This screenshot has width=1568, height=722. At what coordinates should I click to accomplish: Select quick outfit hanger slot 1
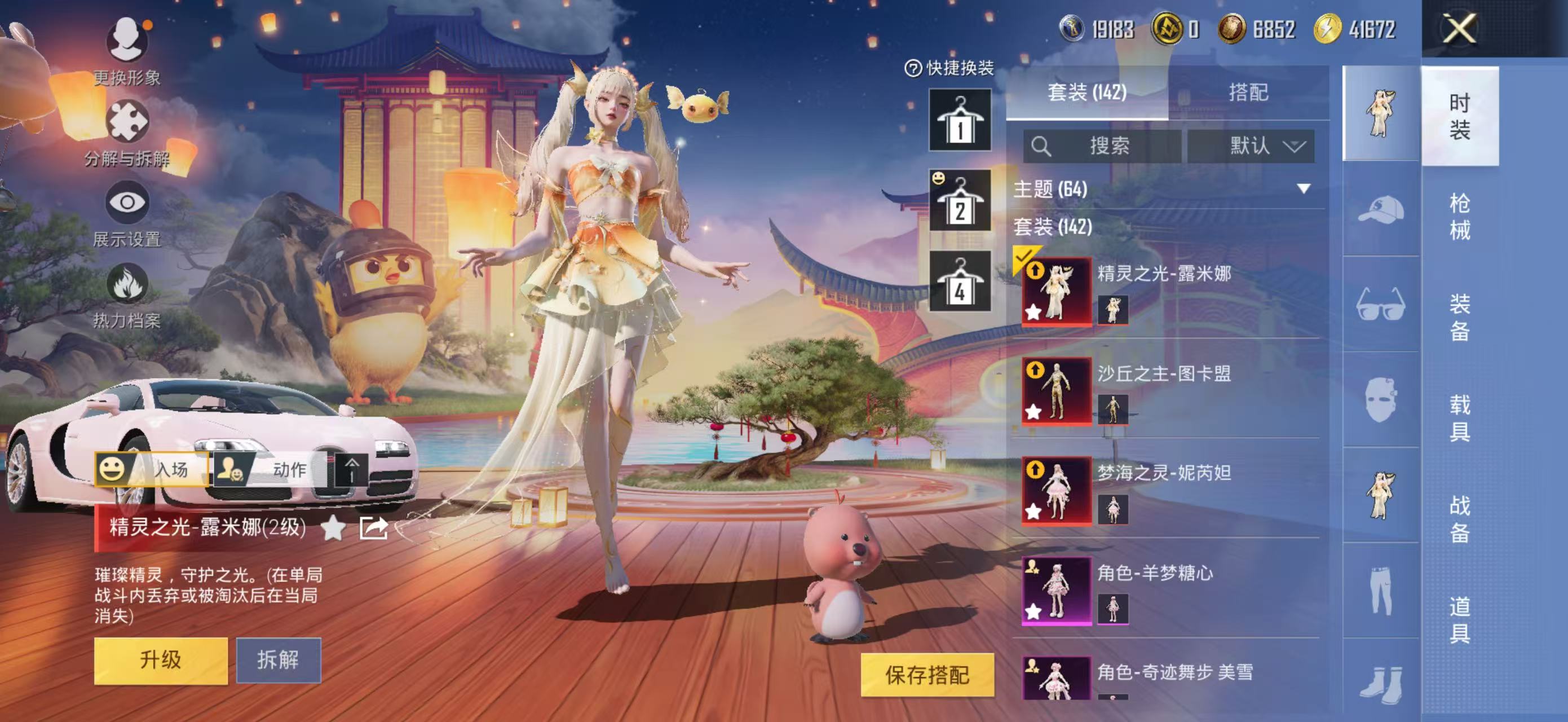pyautogui.click(x=959, y=120)
